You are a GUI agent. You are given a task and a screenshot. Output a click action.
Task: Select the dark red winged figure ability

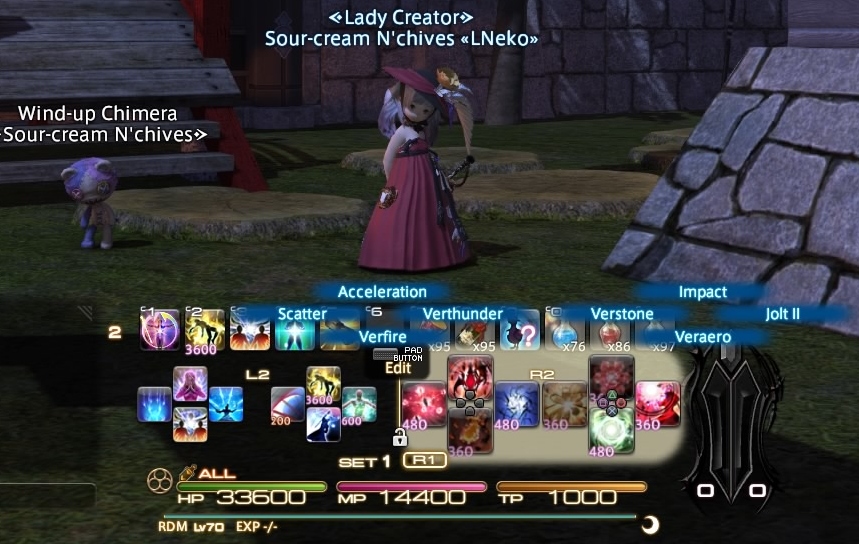[x=469, y=377]
